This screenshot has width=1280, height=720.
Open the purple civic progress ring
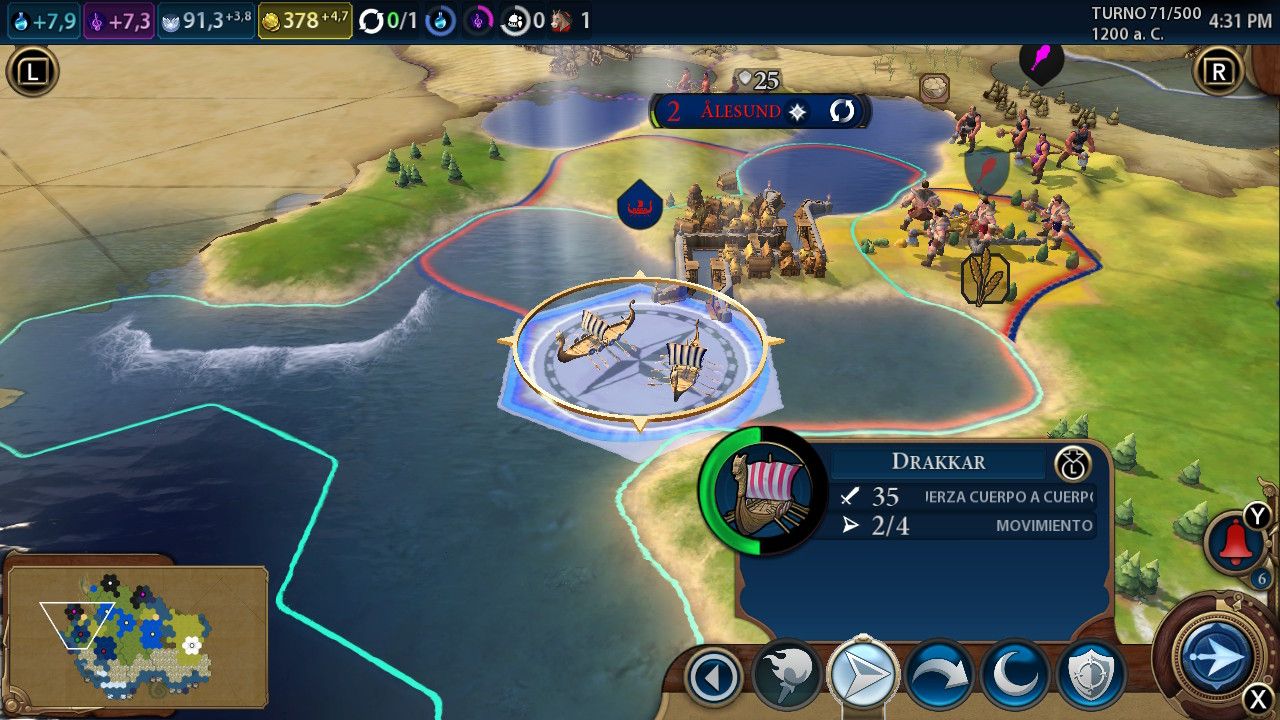coord(478,21)
